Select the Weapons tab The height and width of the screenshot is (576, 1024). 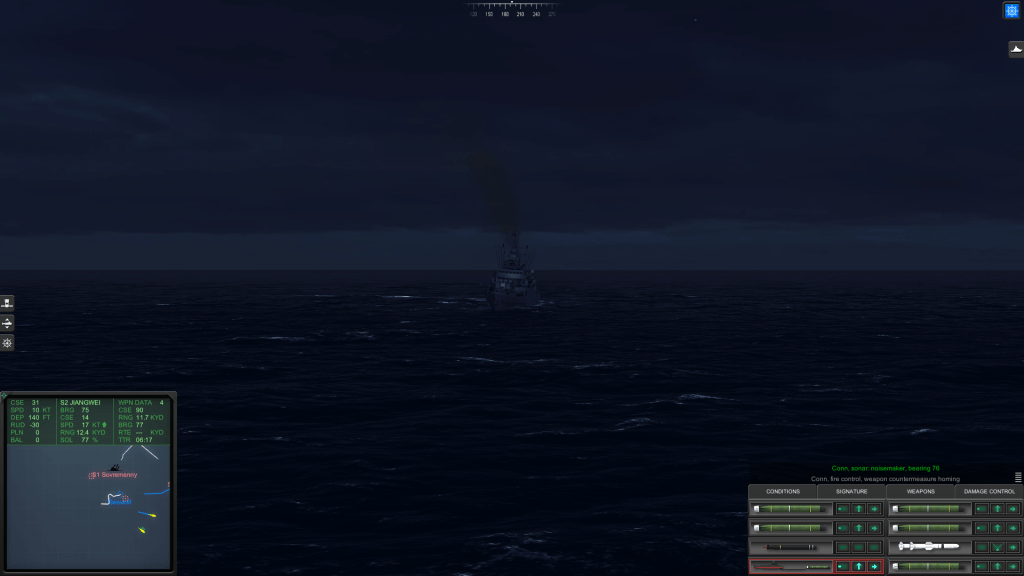pos(920,491)
